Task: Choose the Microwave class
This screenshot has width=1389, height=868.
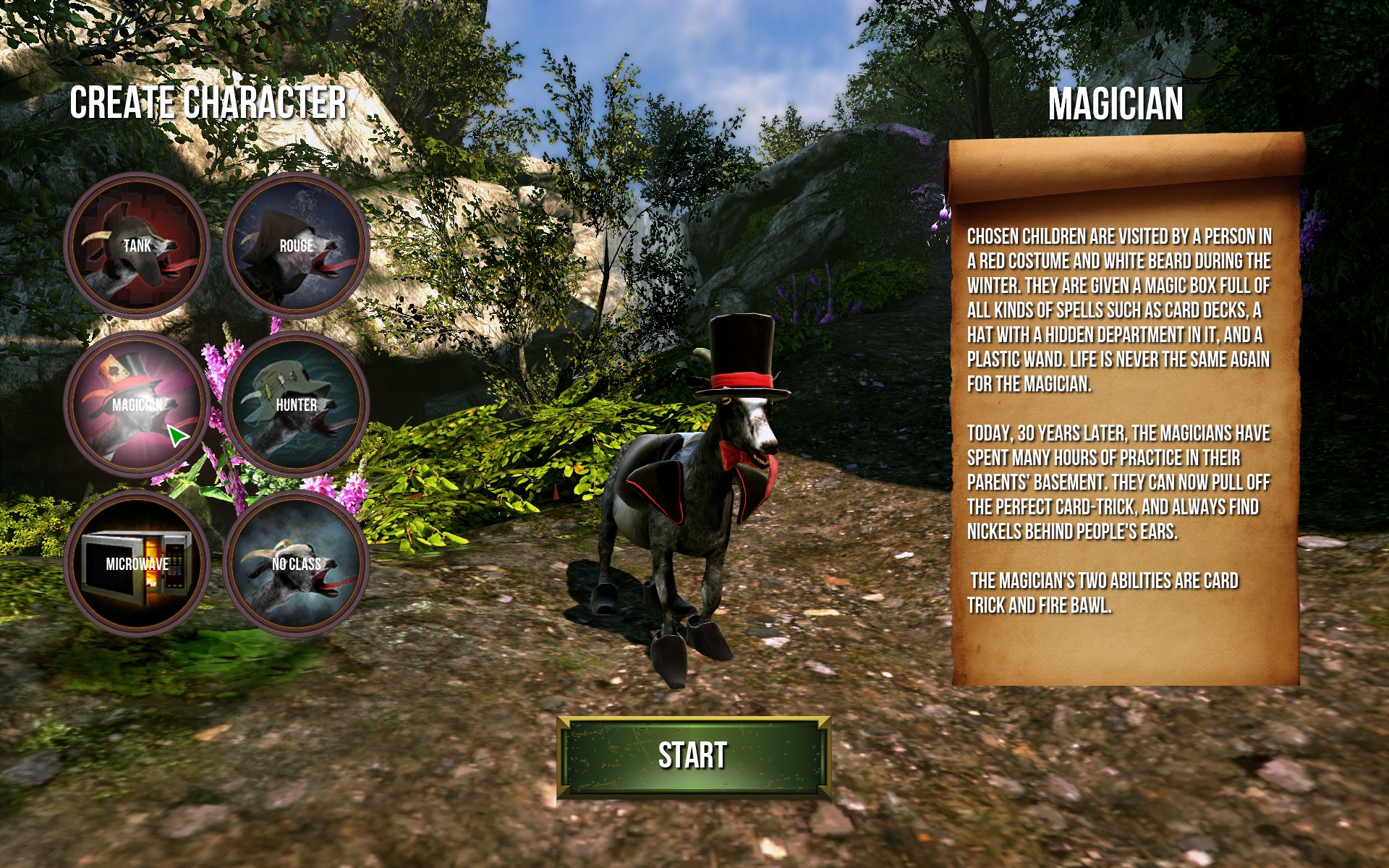Action: [x=137, y=564]
